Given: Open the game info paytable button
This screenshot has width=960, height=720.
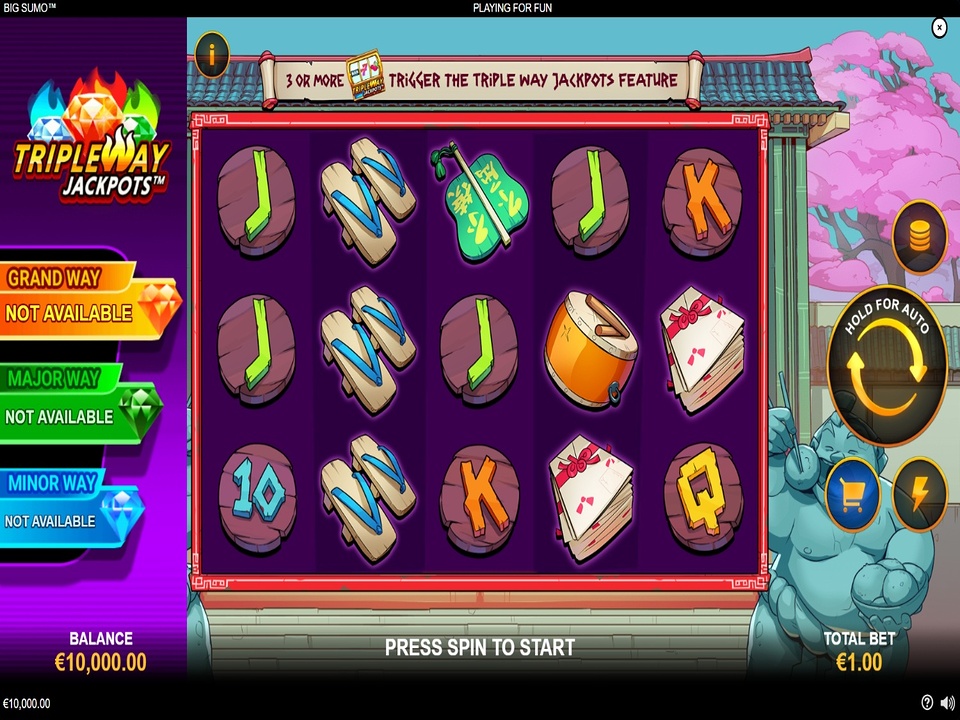Looking at the screenshot, I should [x=212, y=56].
